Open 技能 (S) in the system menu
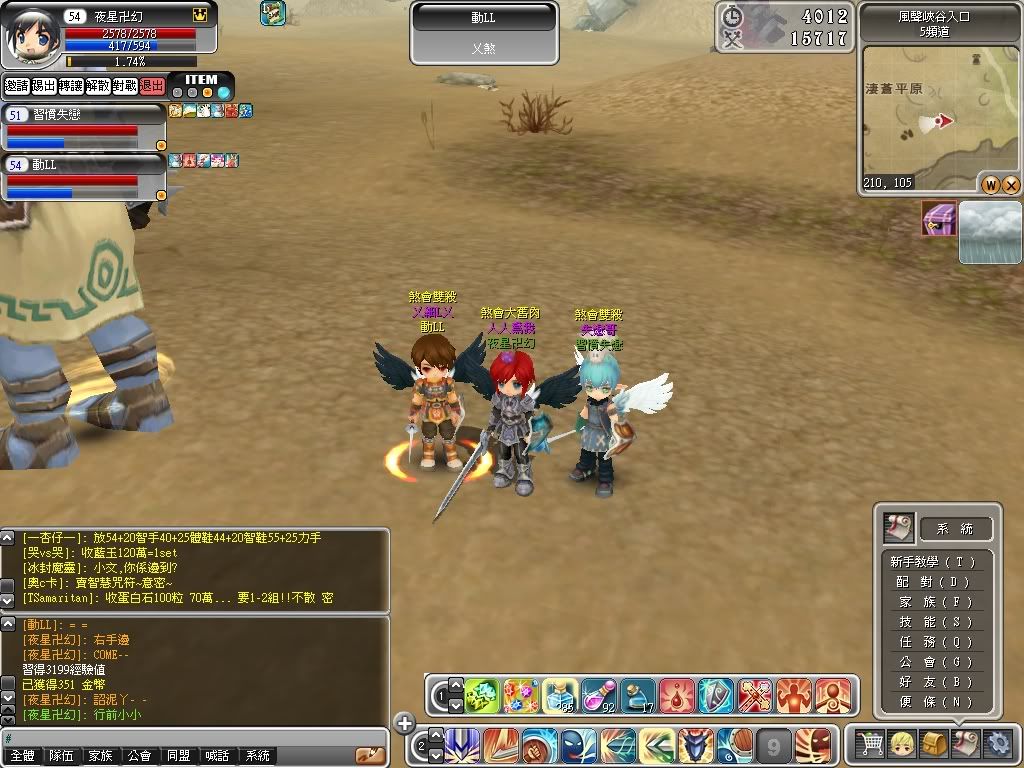The height and width of the screenshot is (768, 1024). (934, 622)
